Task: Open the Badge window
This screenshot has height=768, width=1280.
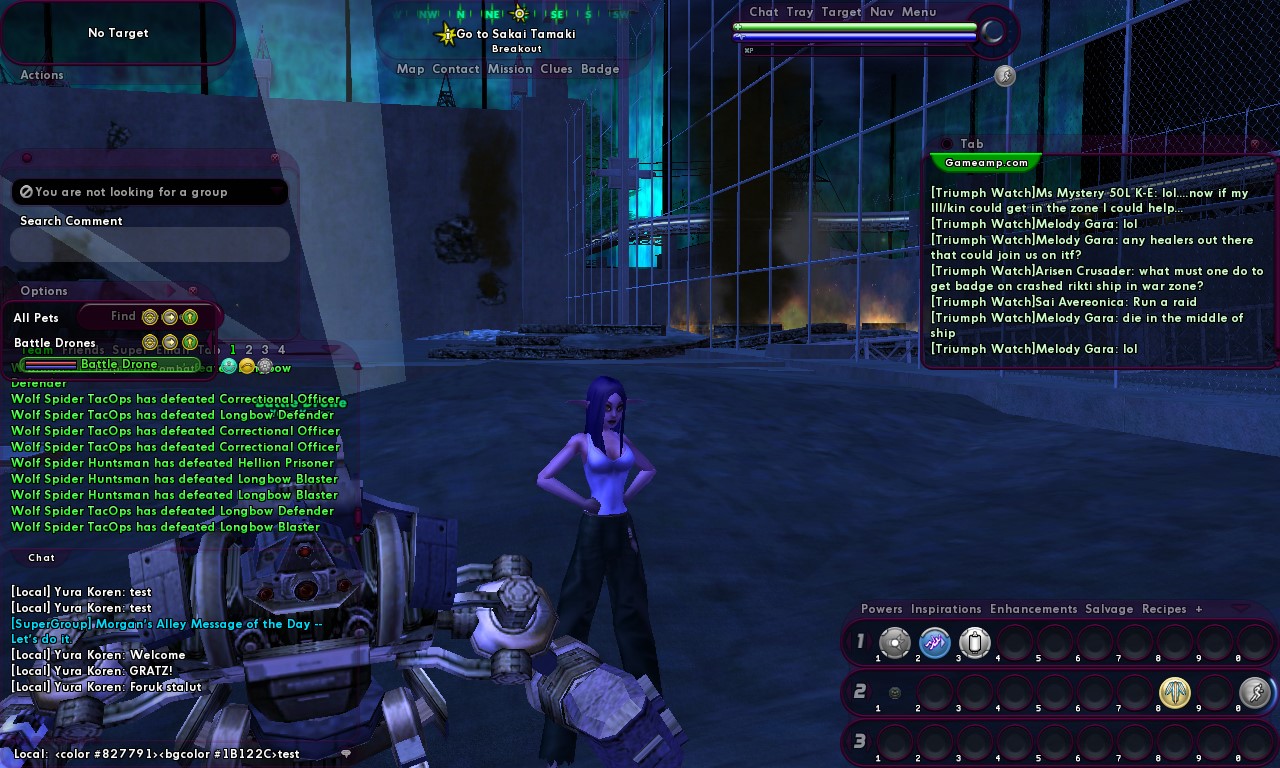Action: click(x=600, y=69)
